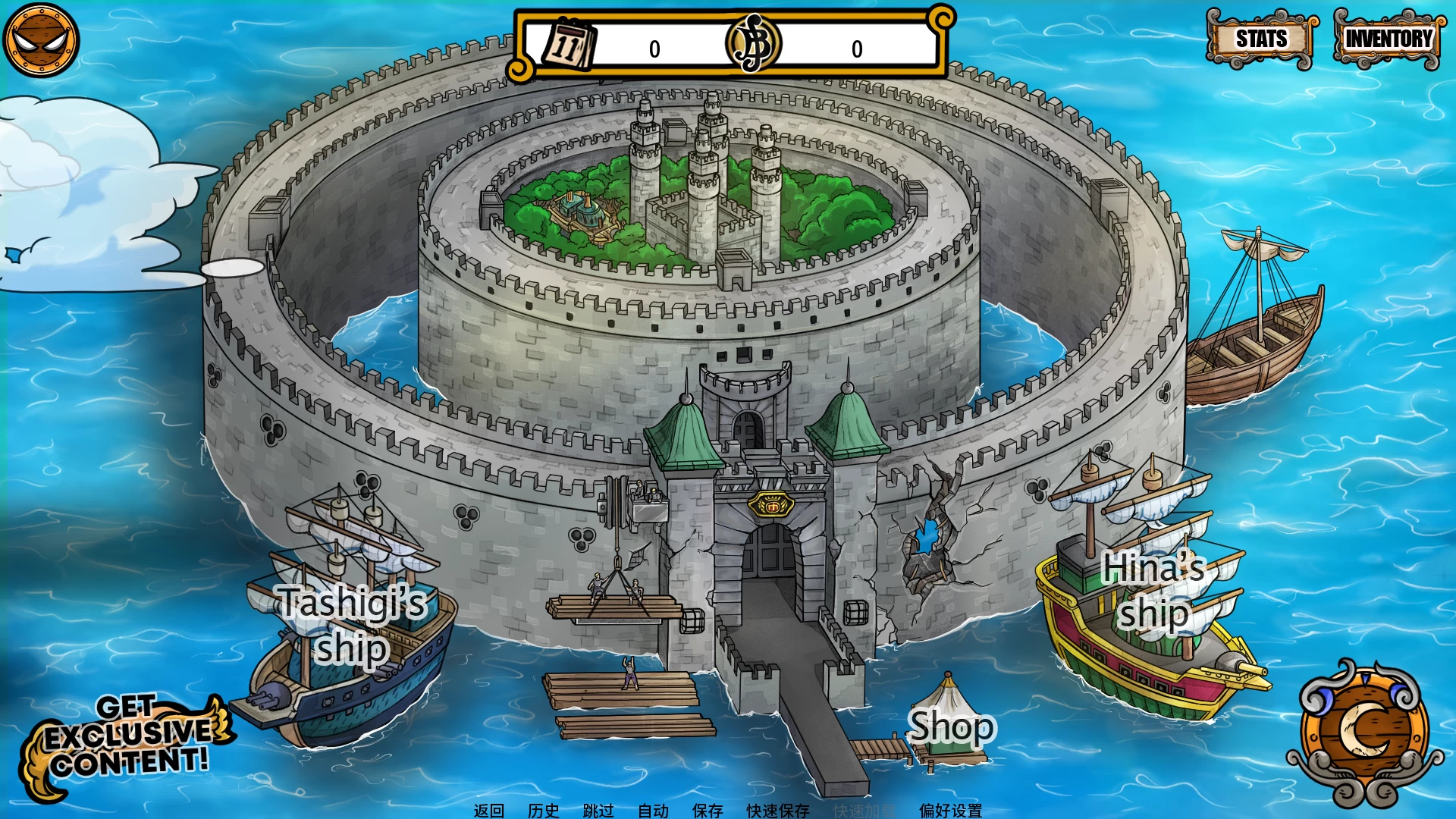Toggle 自动 (Auto) mode

(653, 810)
